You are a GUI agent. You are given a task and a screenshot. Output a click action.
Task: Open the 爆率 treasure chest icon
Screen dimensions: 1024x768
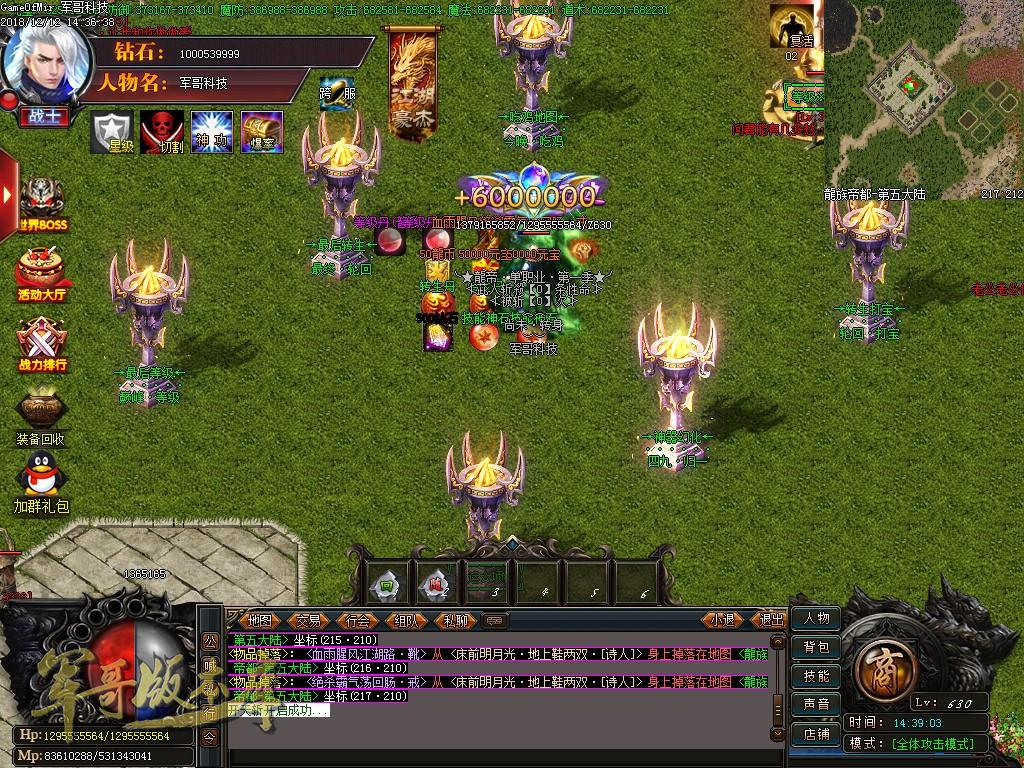click(262, 131)
